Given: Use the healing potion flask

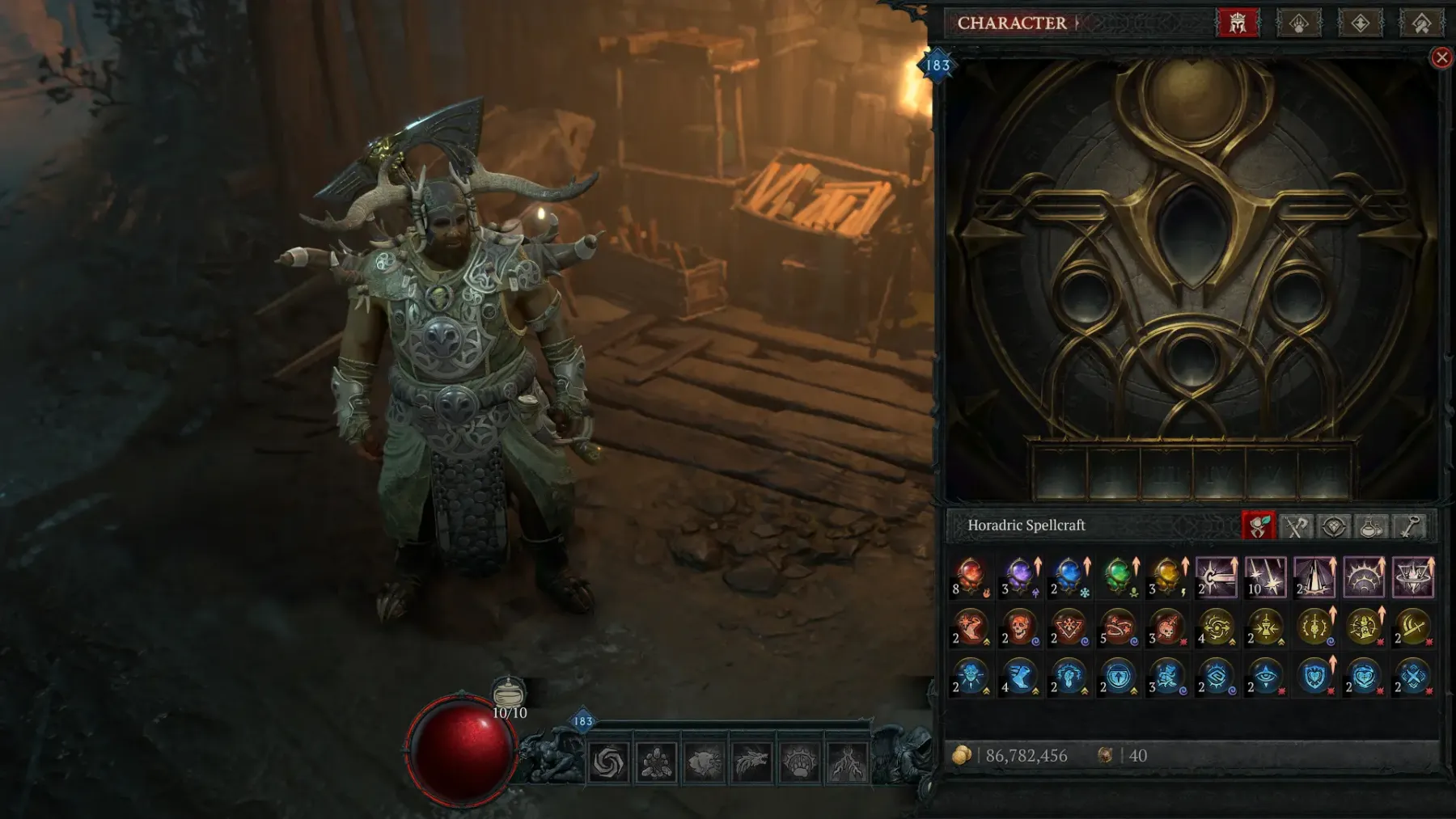Looking at the screenshot, I should (509, 694).
